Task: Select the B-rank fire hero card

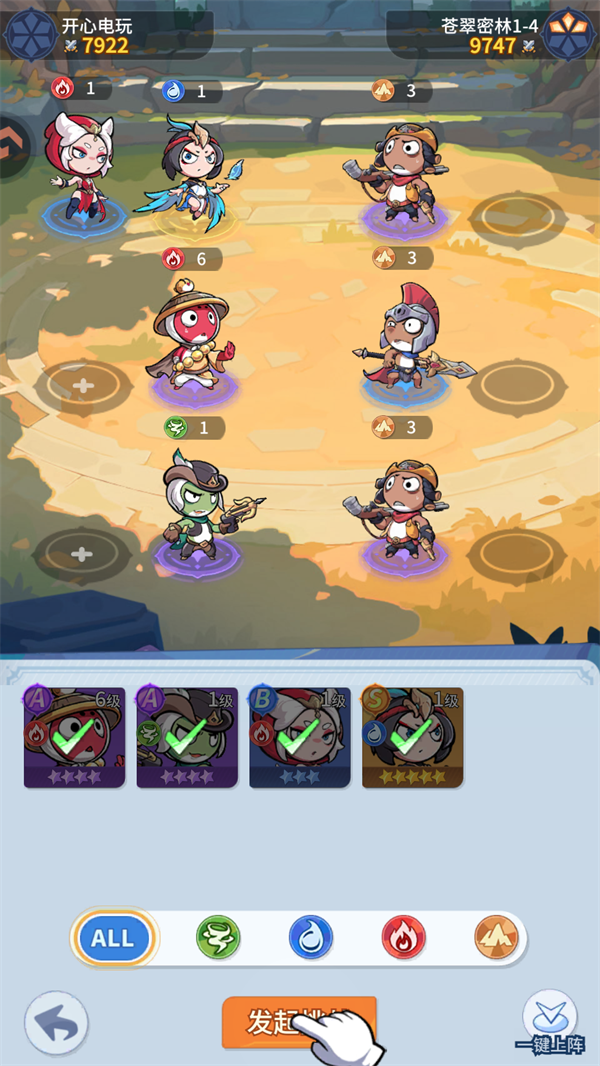Action: pos(300,738)
